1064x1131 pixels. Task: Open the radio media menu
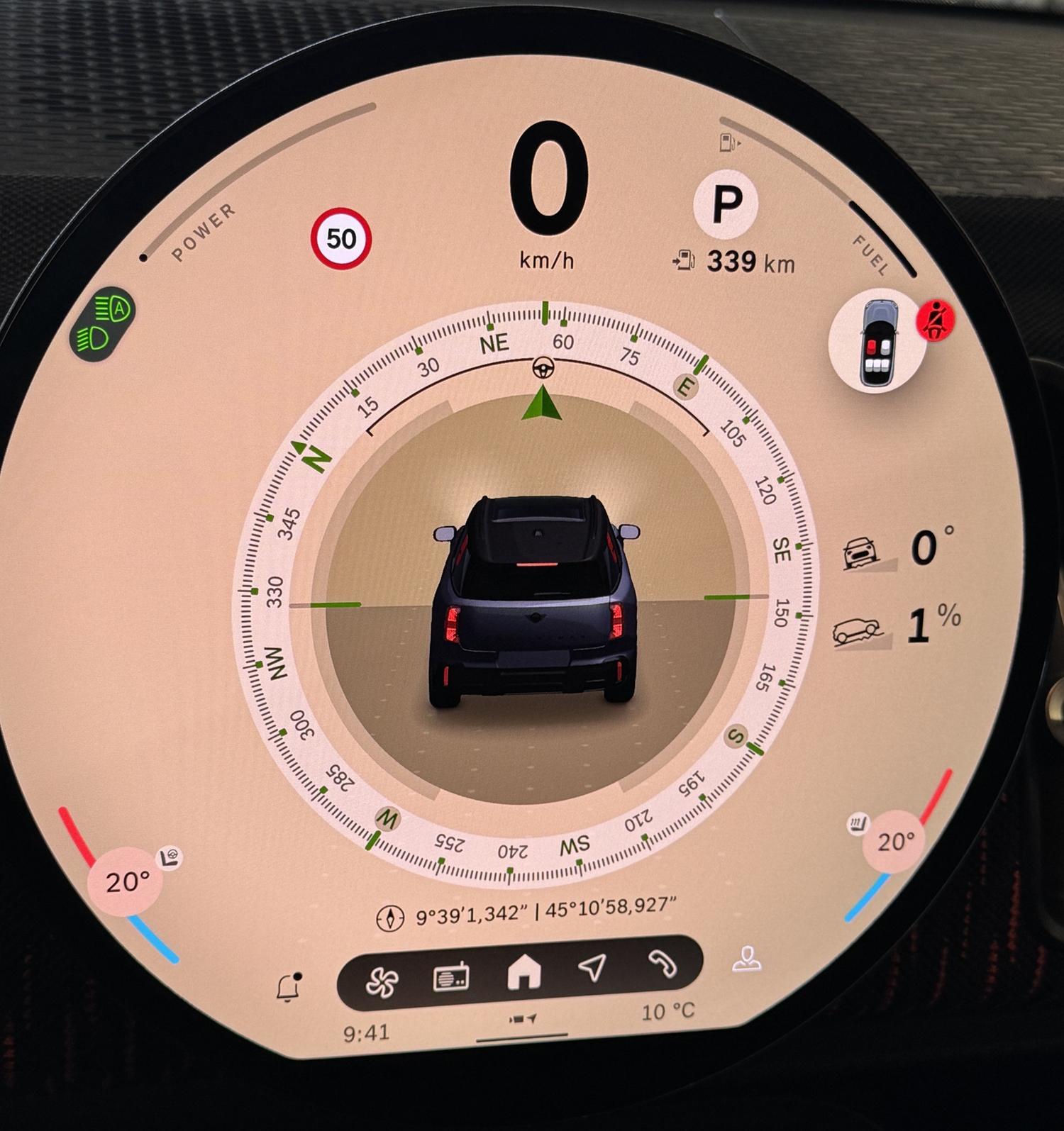point(451,976)
